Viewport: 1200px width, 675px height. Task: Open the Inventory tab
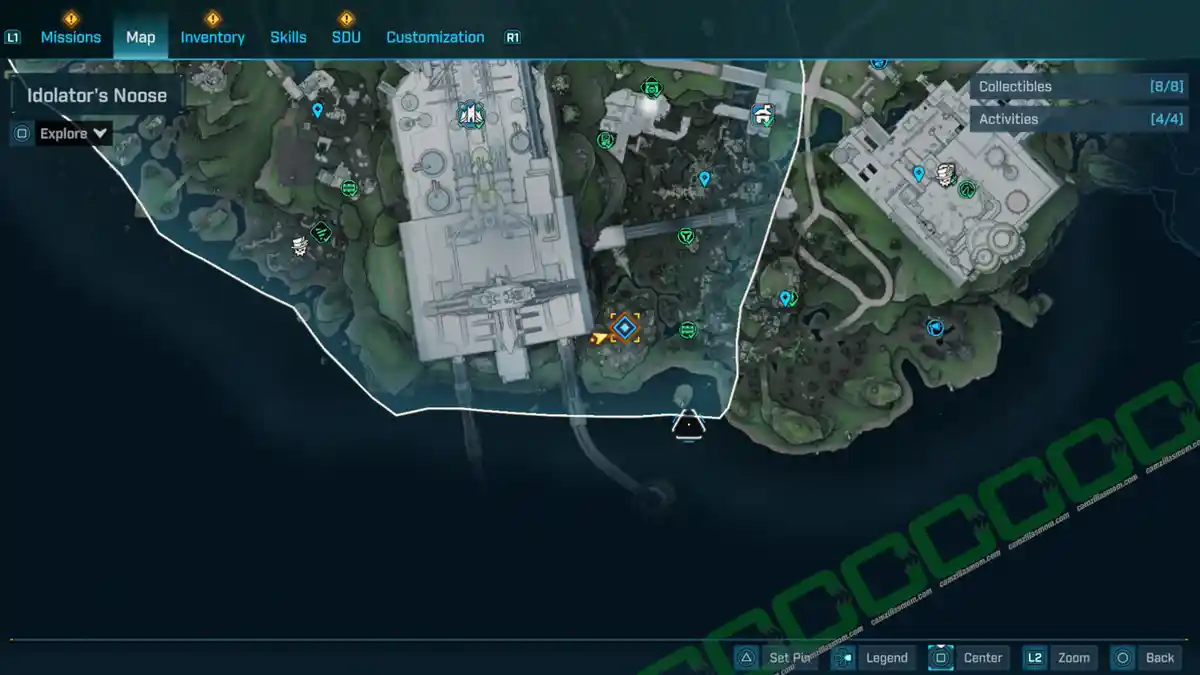(212, 37)
